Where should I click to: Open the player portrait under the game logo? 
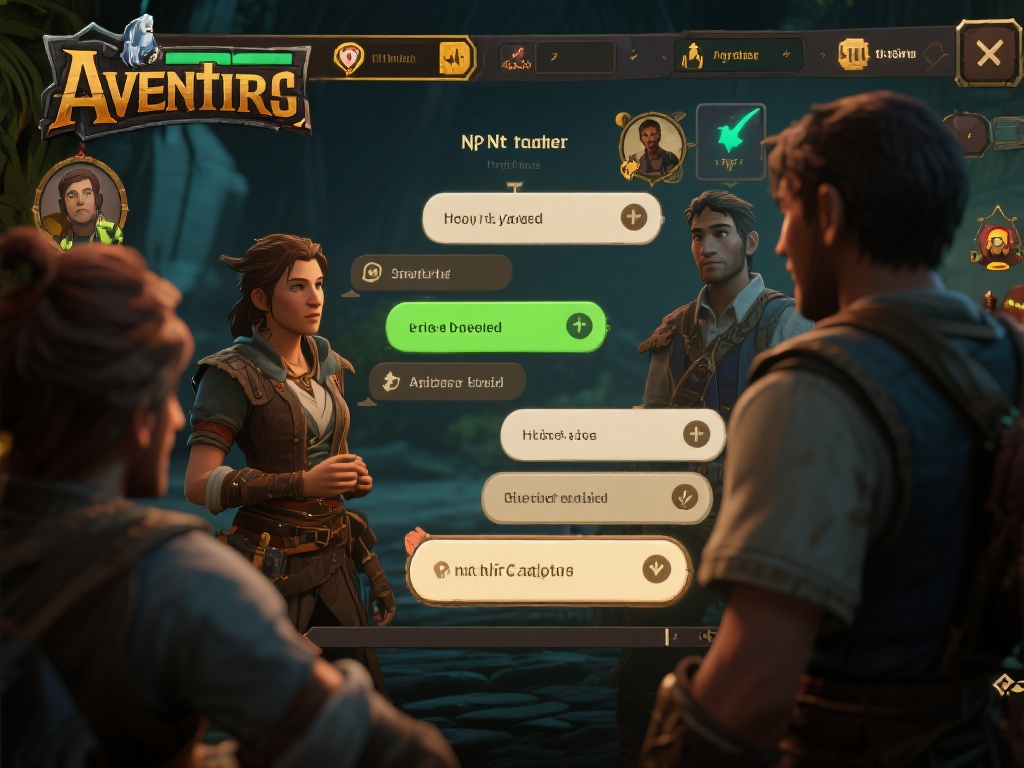pos(80,201)
